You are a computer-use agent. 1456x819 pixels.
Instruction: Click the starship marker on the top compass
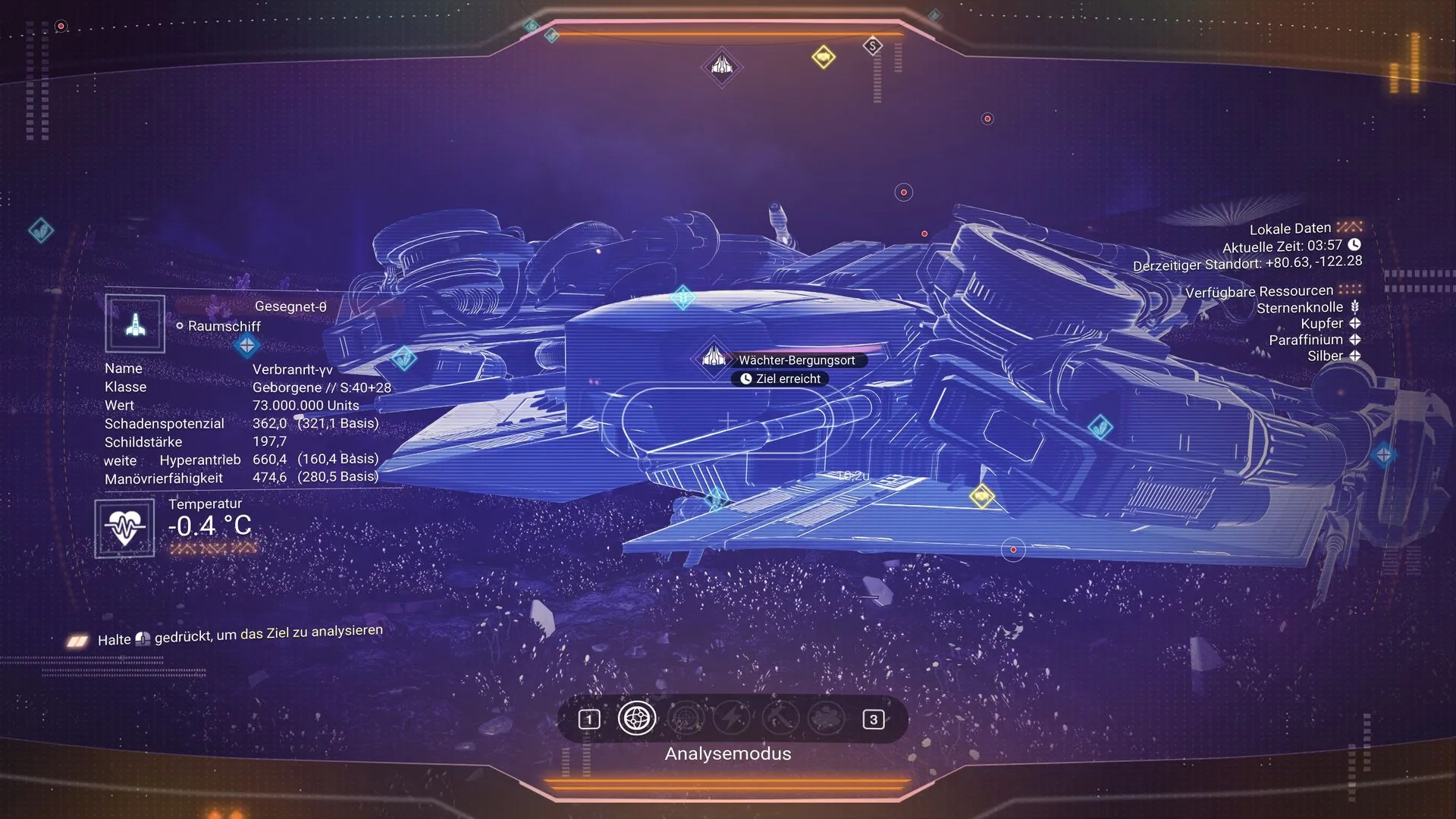click(721, 67)
